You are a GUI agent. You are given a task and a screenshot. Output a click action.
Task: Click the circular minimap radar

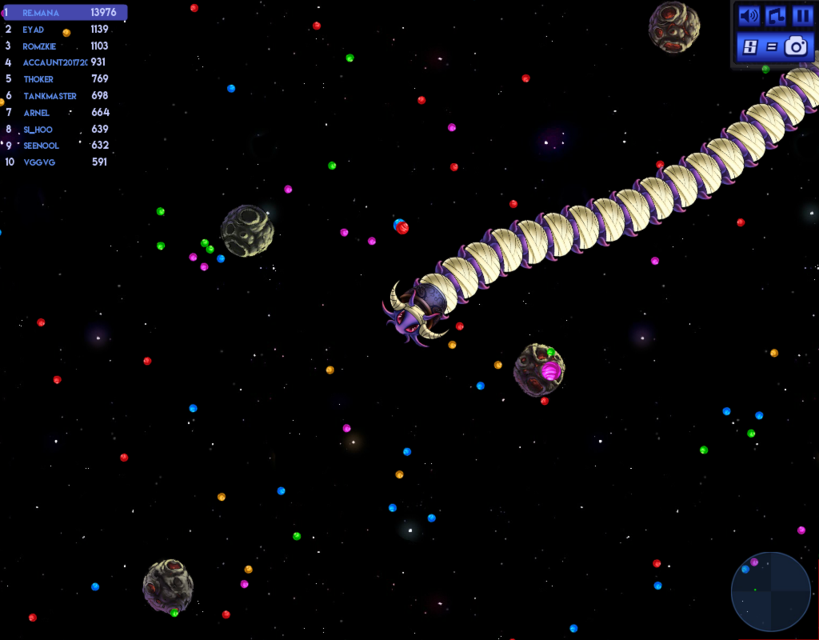(770, 591)
